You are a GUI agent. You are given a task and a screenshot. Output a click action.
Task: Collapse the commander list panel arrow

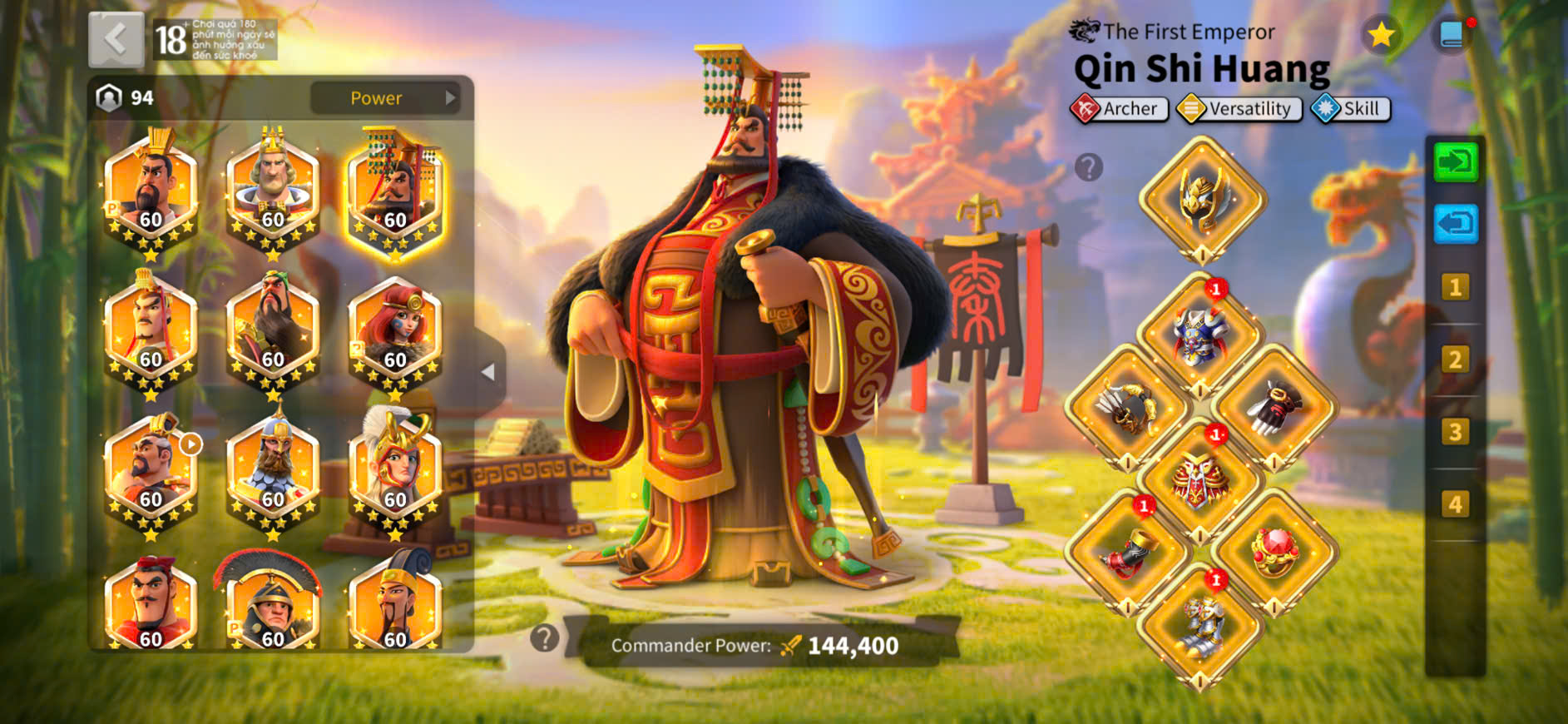click(488, 372)
